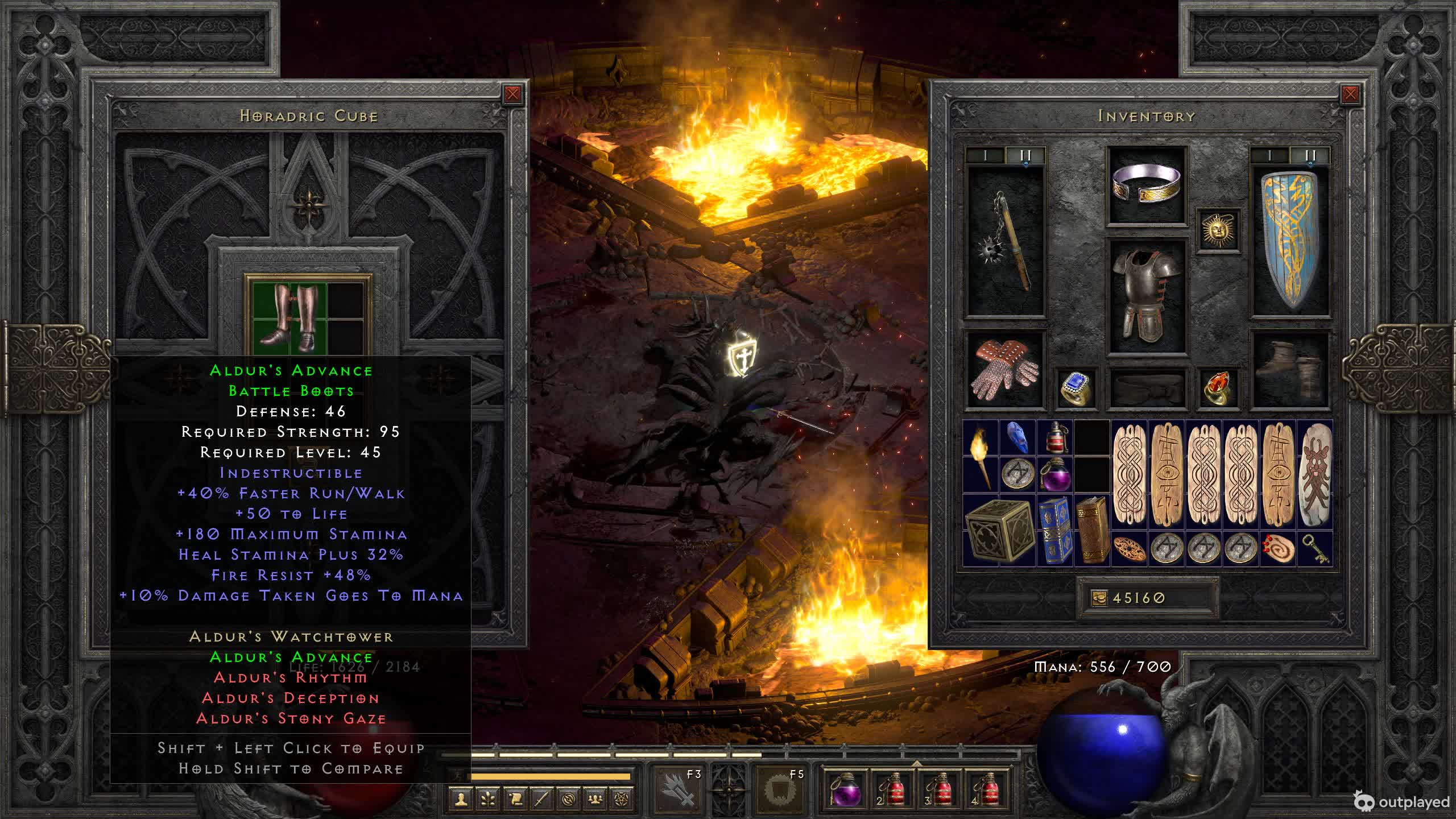Select the blue sapphire ring

click(1076, 388)
